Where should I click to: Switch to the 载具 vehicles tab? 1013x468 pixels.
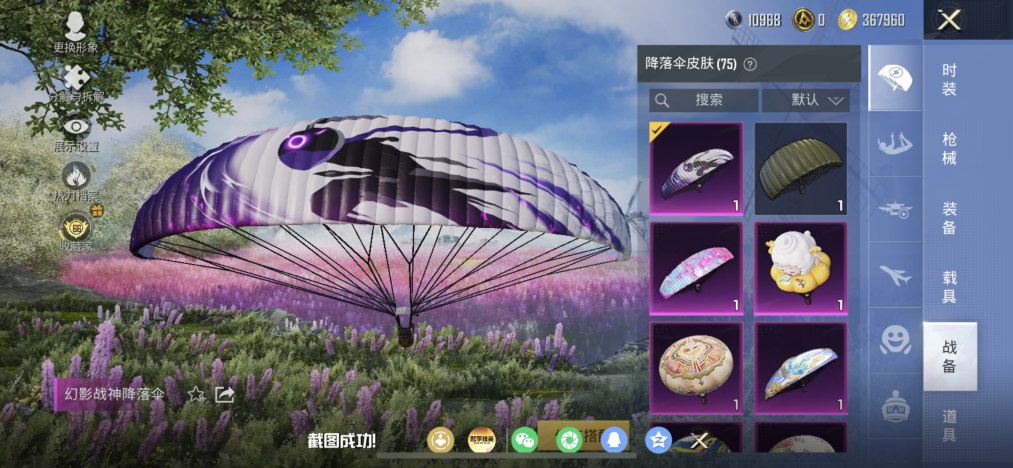click(x=949, y=287)
